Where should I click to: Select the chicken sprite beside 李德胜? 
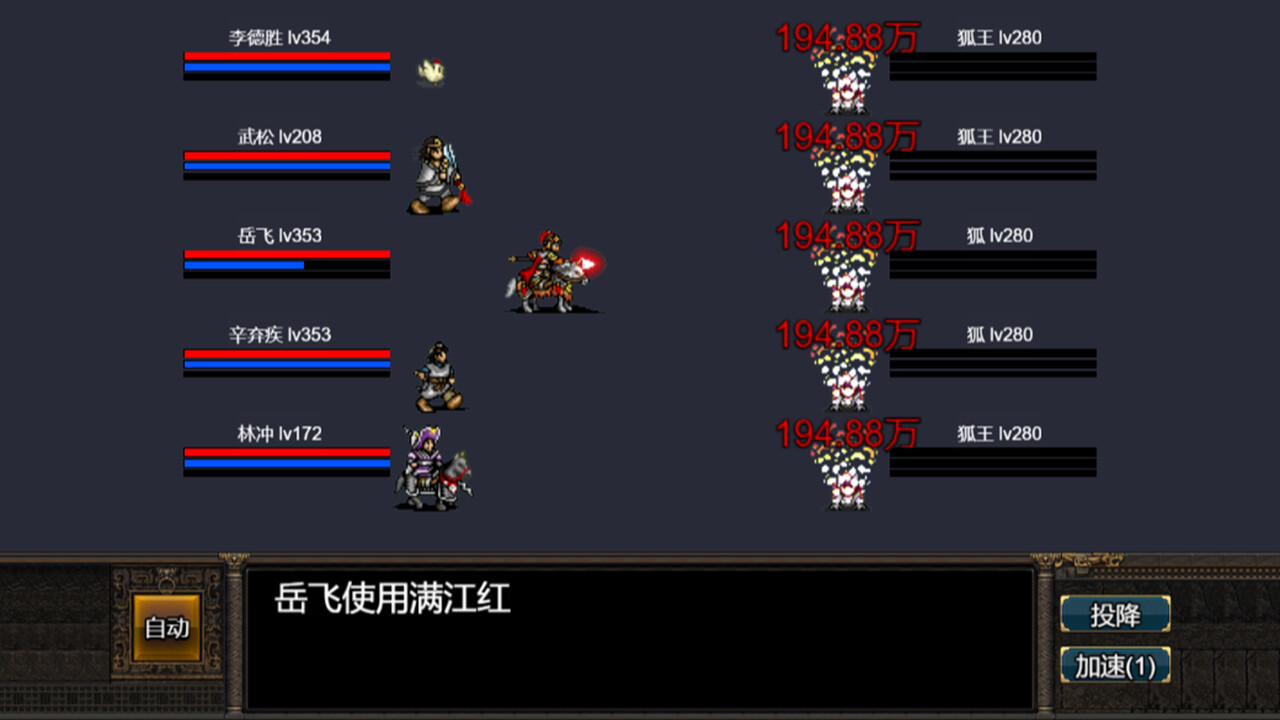click(x=430, y=70)
